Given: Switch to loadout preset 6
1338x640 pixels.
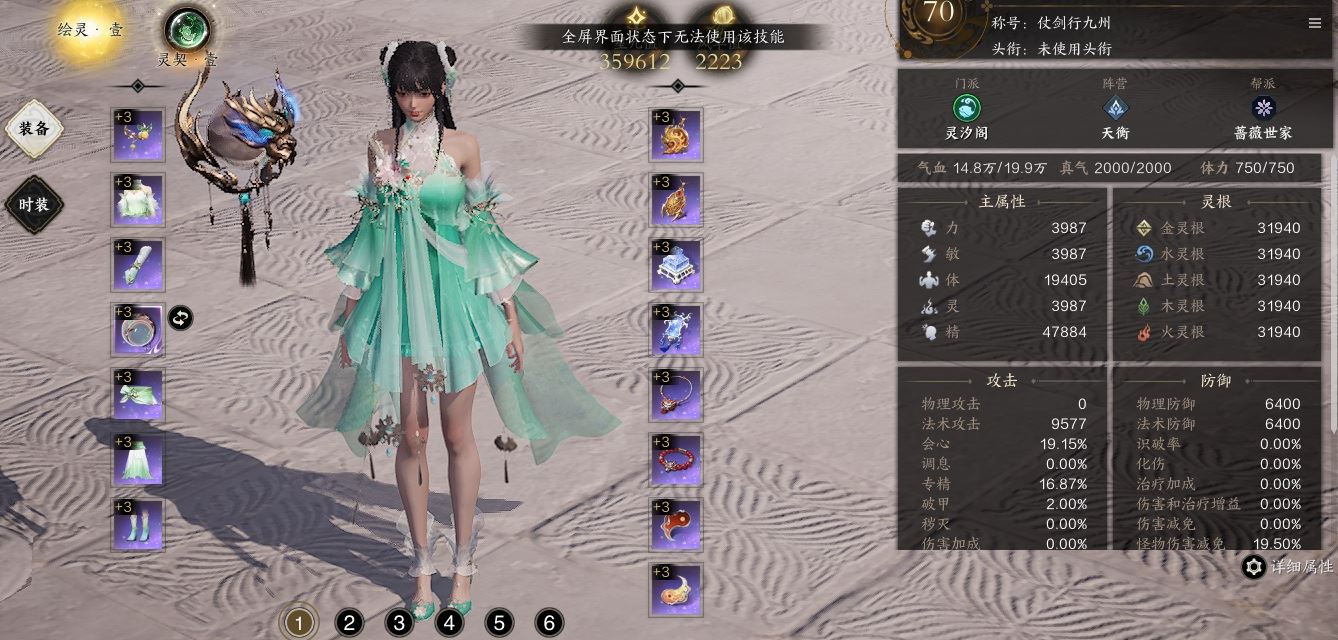Looking at the screenshot, I should click(x=548, y=624).
